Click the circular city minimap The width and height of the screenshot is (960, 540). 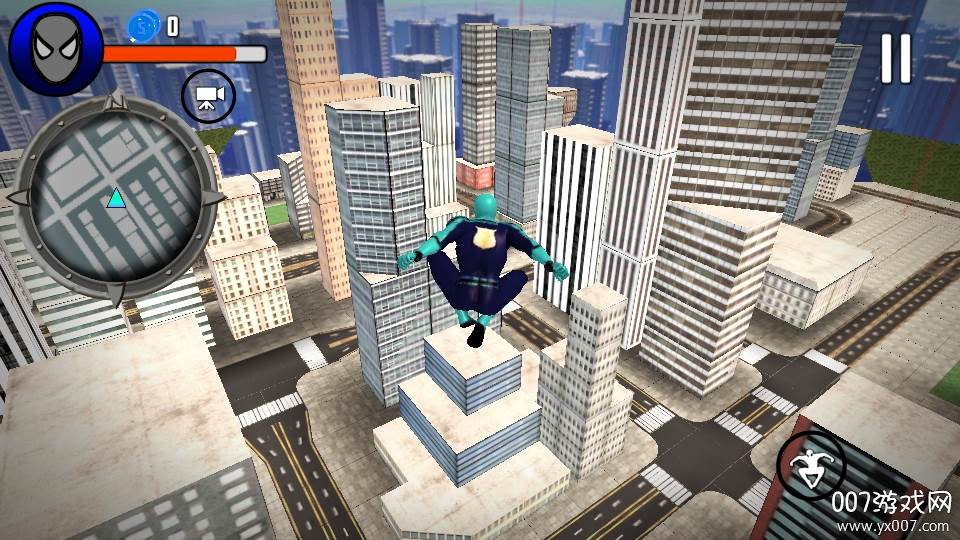pyautogui.click(x=116, y=197)
